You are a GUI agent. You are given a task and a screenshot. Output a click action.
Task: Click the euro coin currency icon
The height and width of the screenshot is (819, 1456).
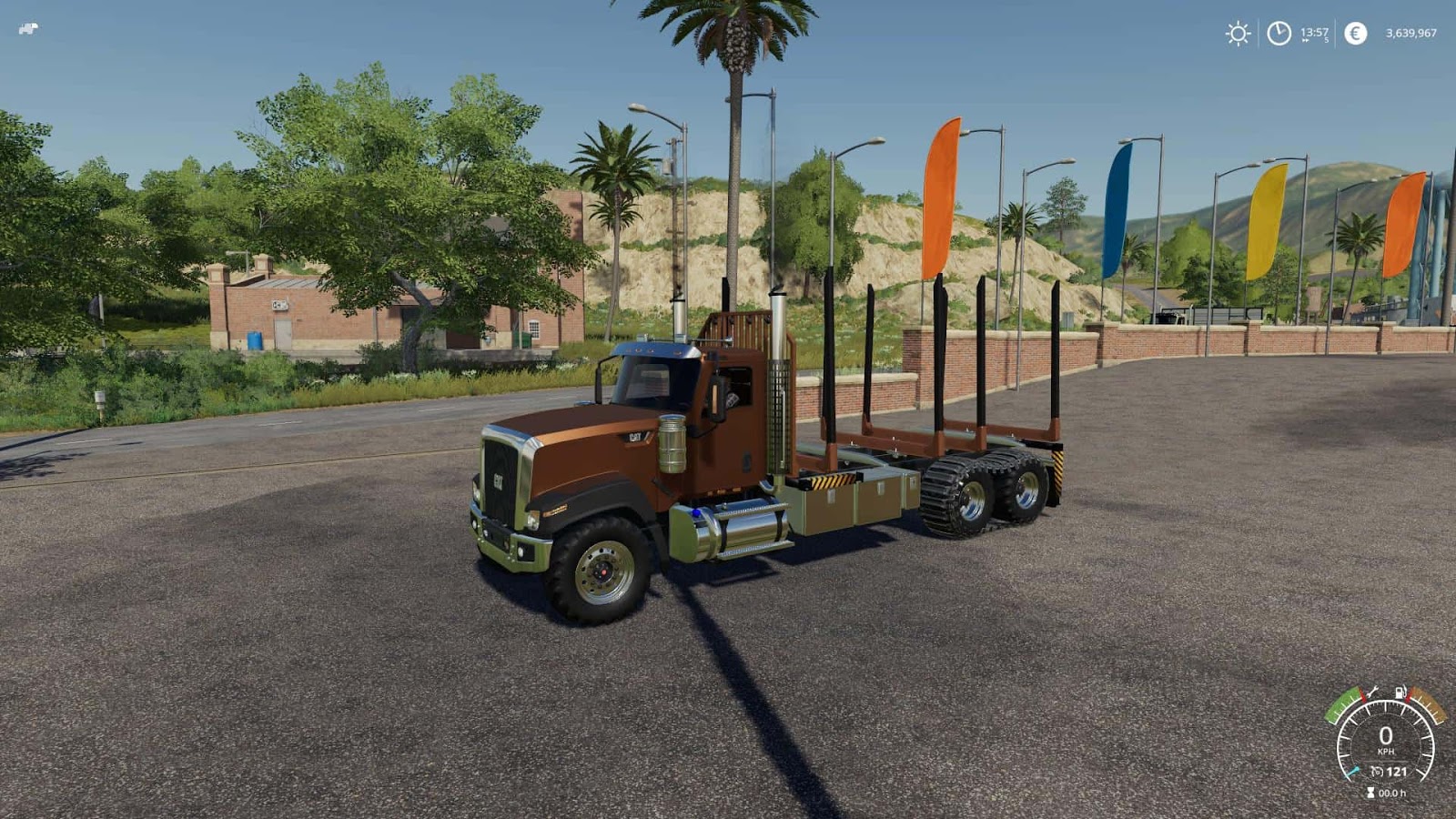(1355, 32)
